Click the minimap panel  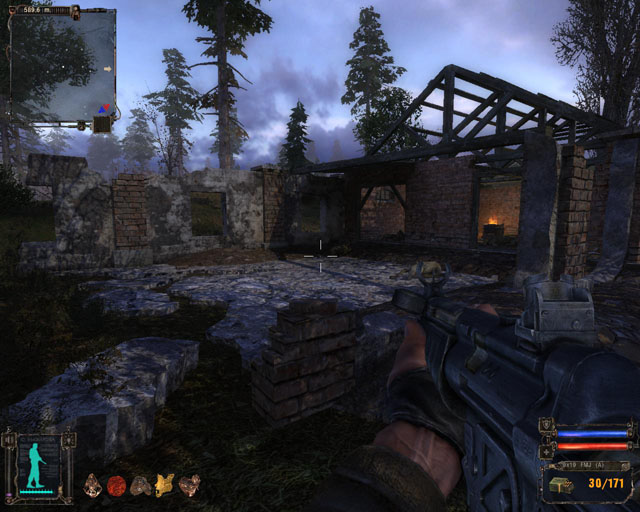tap(62, 66)
